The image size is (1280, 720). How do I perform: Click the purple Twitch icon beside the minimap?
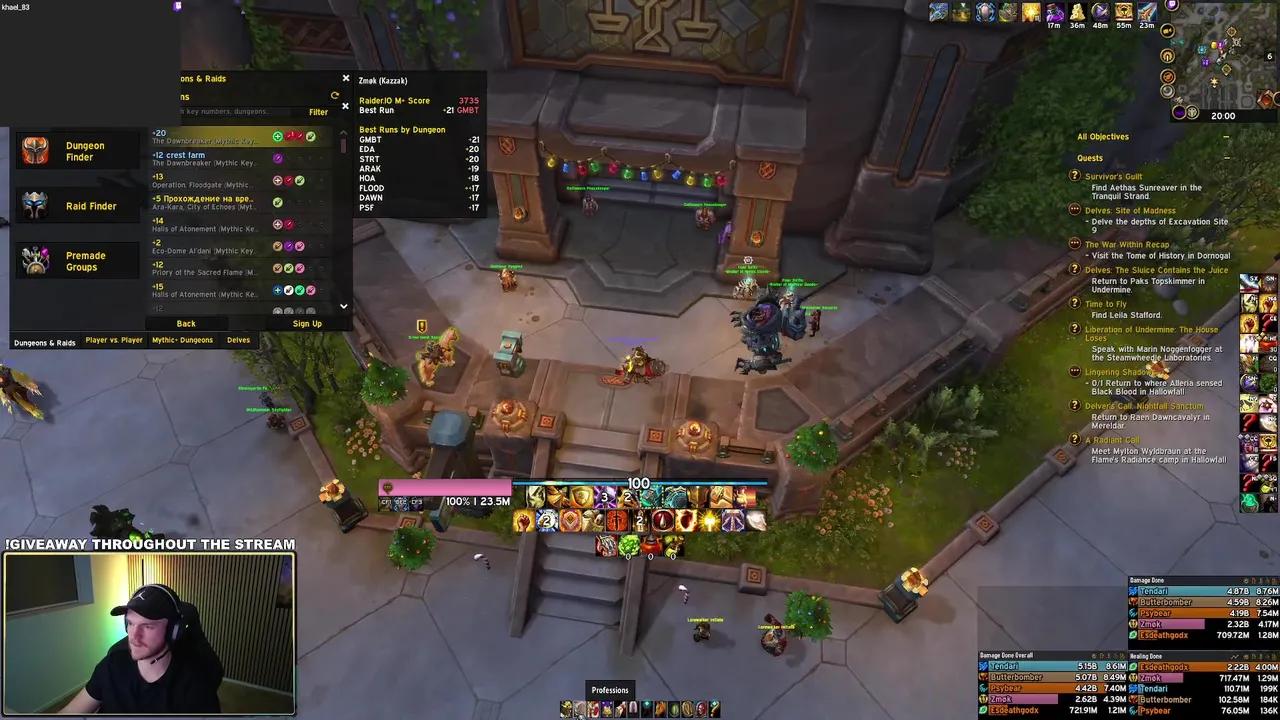tap(1171, 5)
